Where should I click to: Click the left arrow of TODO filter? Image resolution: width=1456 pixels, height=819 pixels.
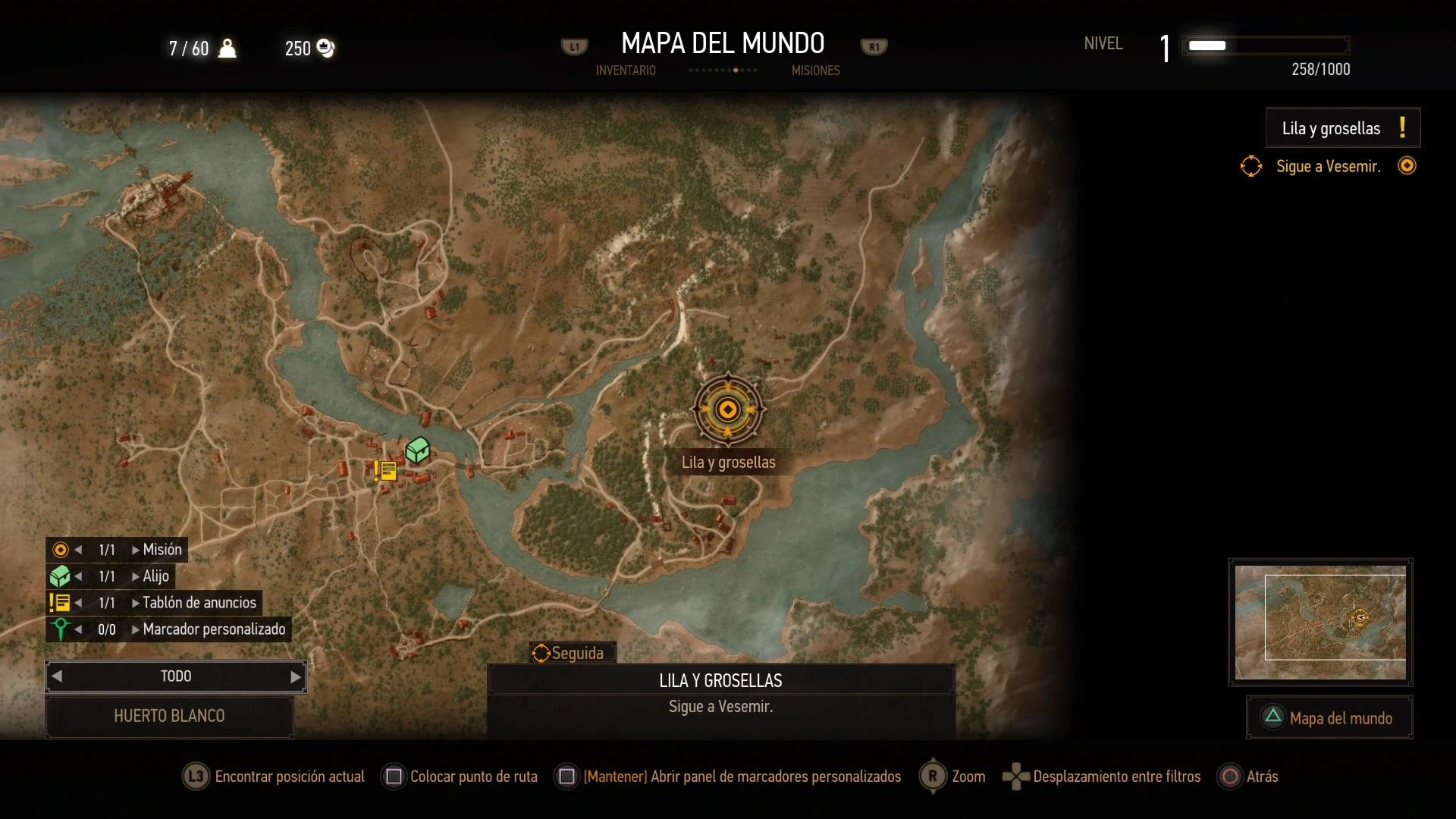click(x=57, y=677)
